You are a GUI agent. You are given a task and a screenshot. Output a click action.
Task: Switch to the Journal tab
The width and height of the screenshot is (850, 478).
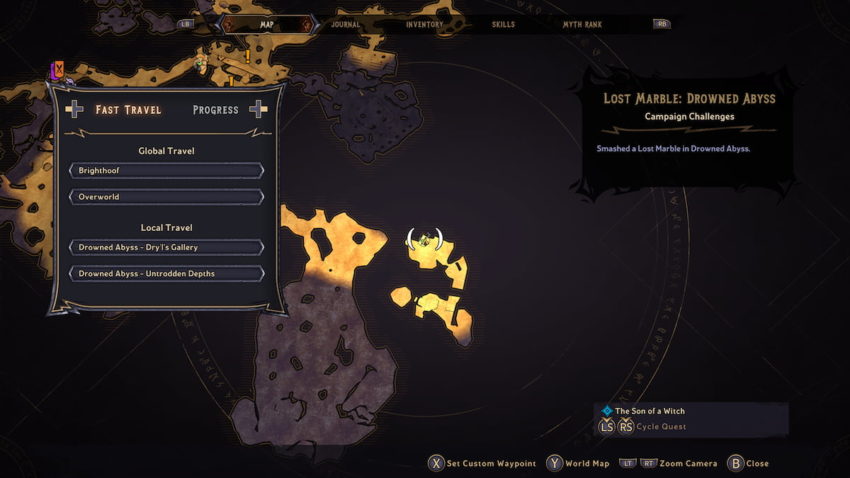[345, 23]
